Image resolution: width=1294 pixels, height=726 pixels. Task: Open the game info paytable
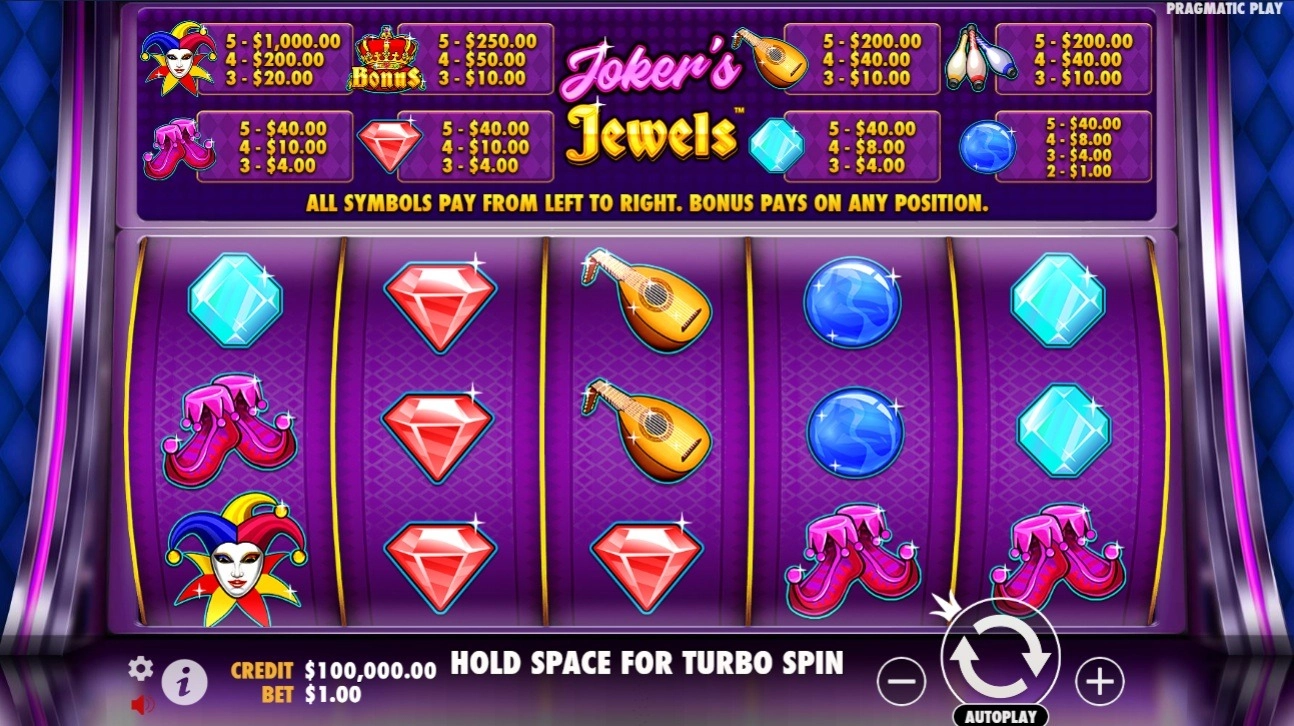[x=184, y=680]
